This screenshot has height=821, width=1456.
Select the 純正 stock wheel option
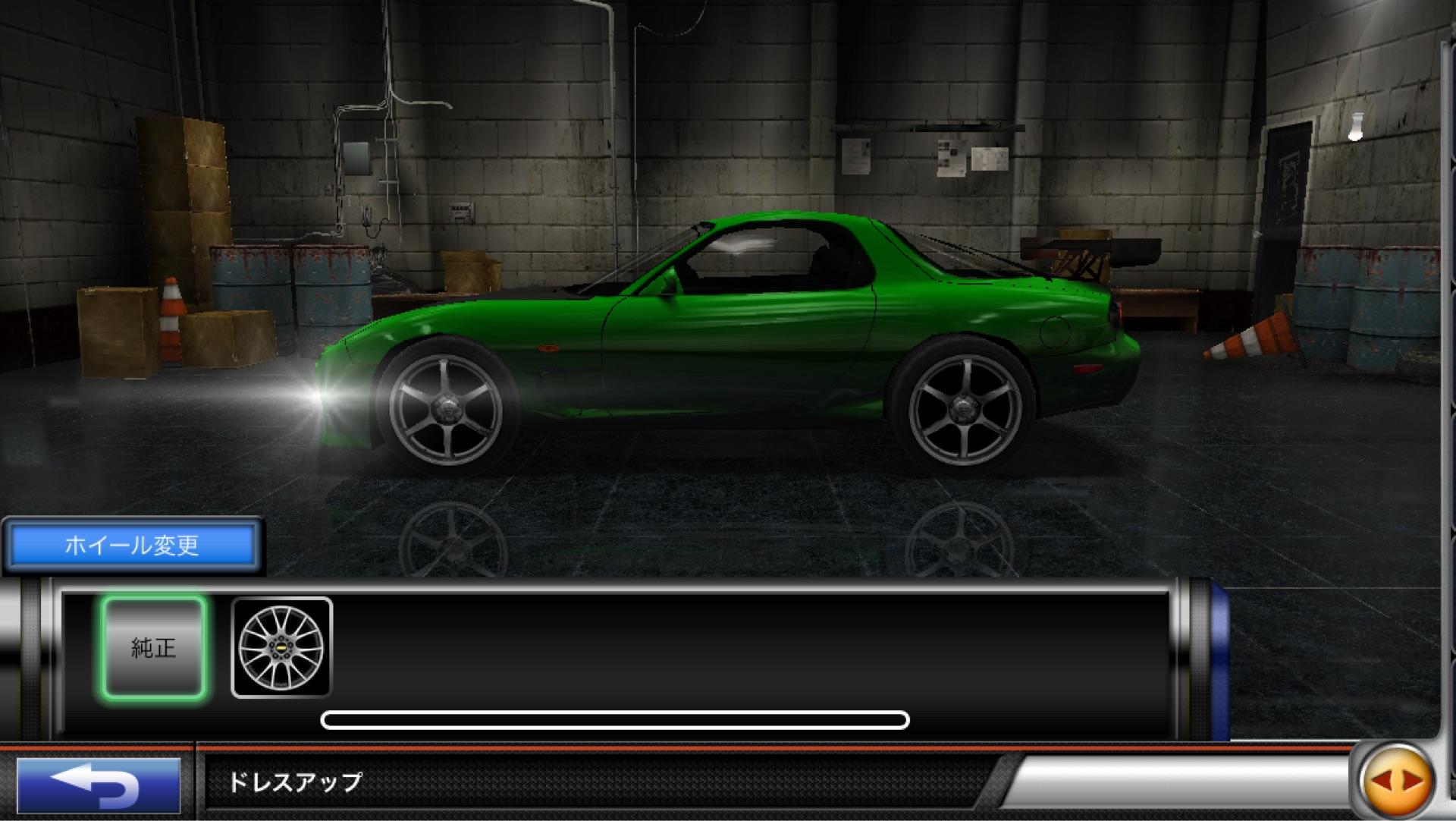click(154, 647)
